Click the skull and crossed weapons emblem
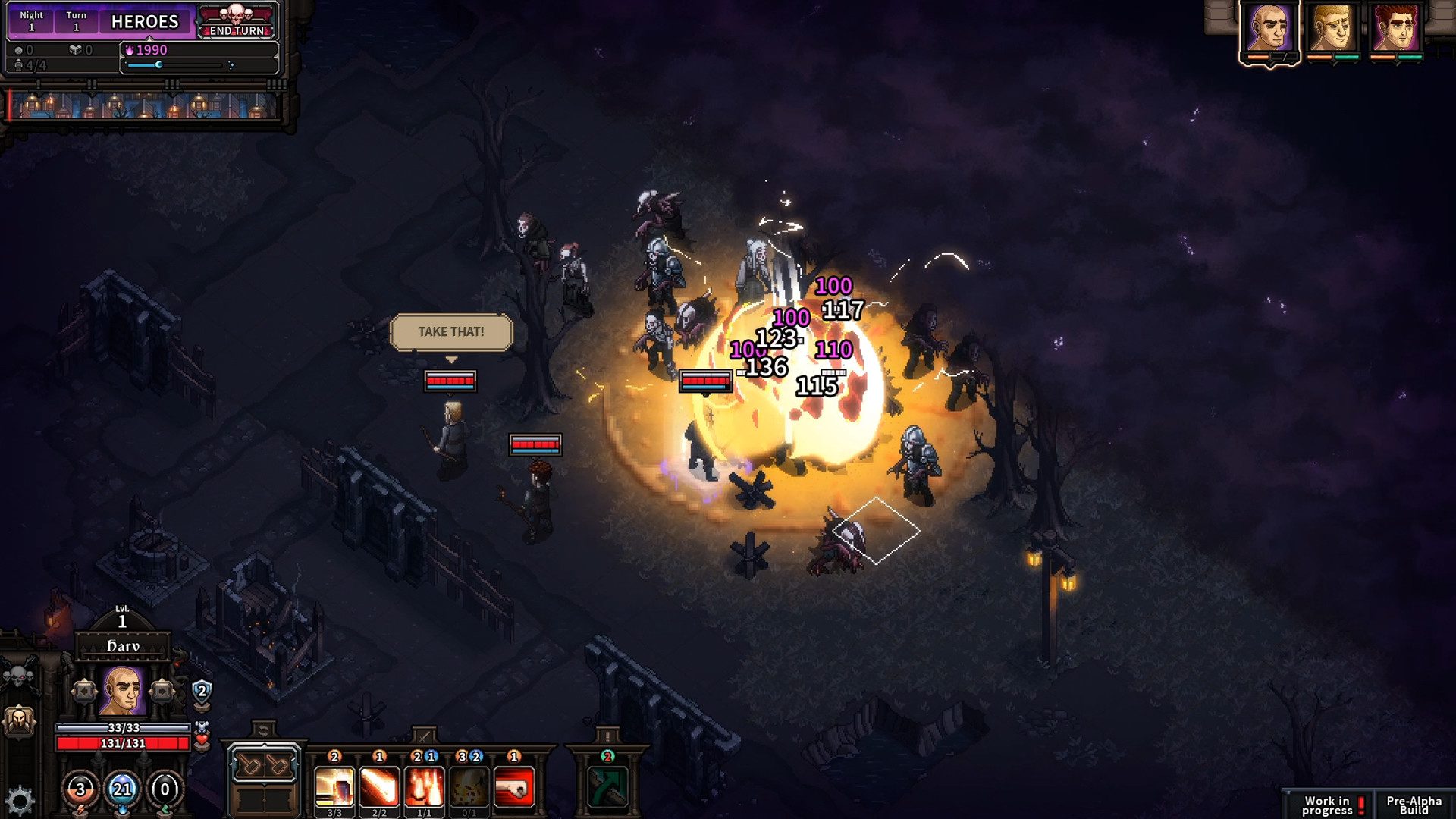This screenshot has height=819, width=1456. click(20, 673)
